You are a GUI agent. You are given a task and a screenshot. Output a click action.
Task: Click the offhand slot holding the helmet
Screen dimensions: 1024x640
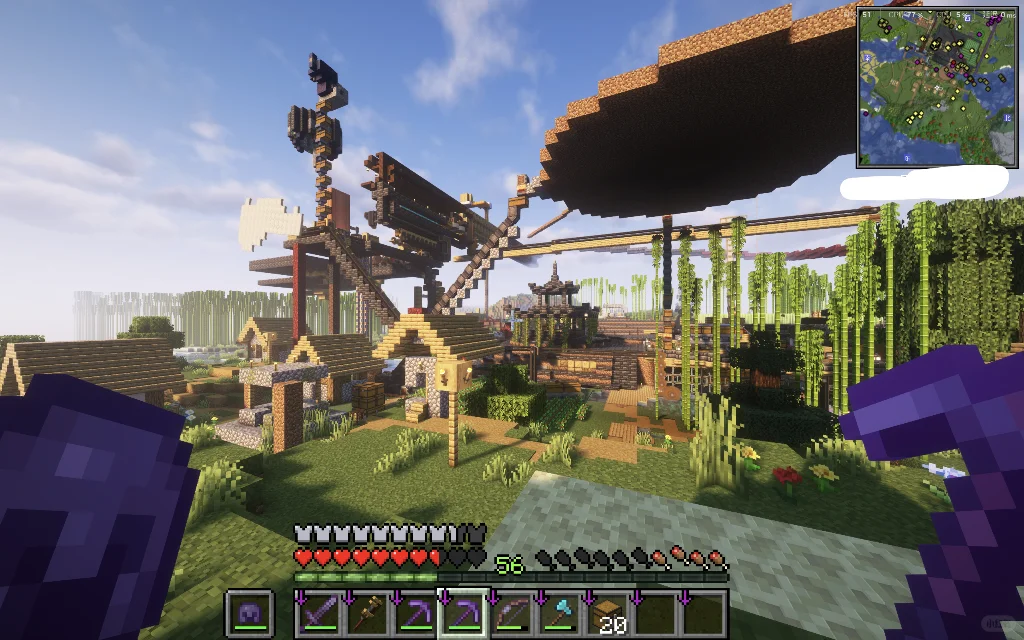[x=250, y=613]
